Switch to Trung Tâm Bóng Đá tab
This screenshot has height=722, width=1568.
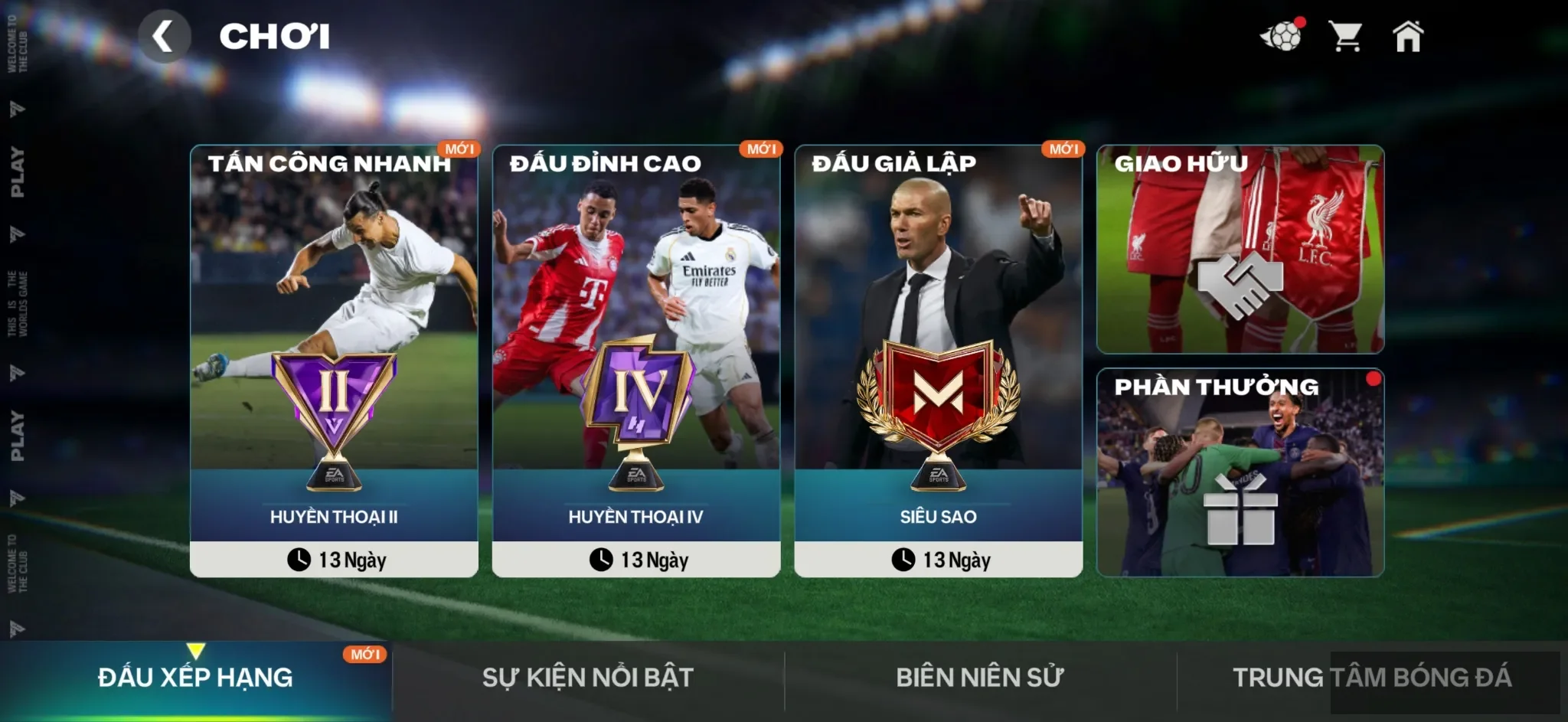[x=1371, y=678]
